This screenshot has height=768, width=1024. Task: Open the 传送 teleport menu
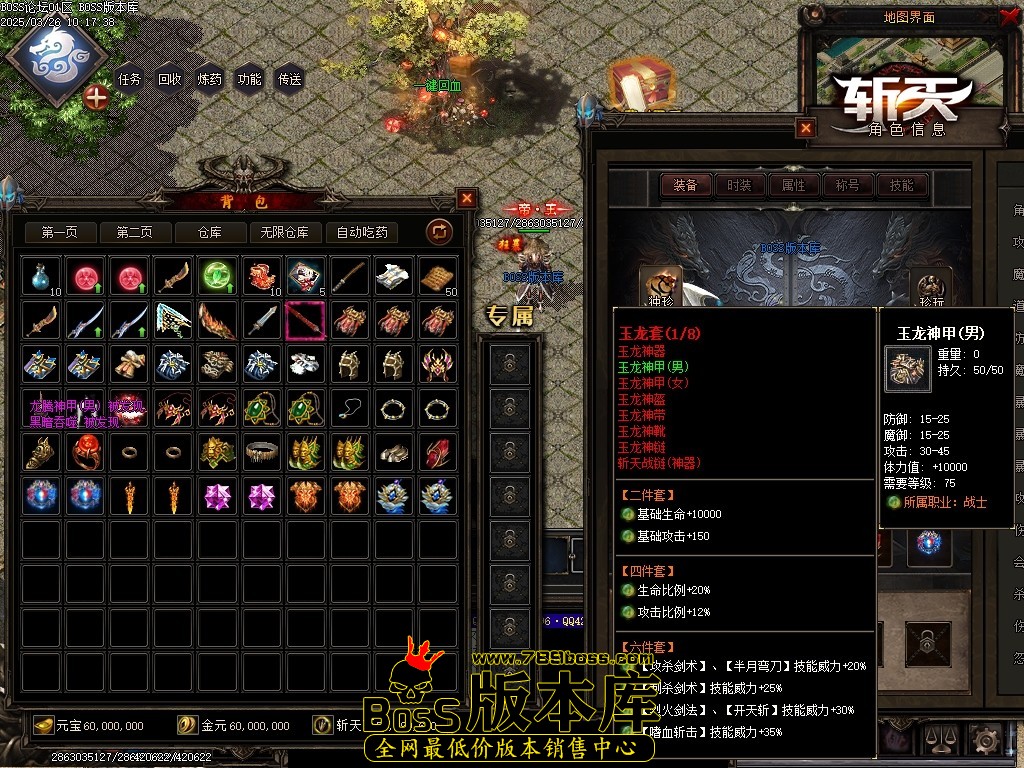tap(289, 79)
